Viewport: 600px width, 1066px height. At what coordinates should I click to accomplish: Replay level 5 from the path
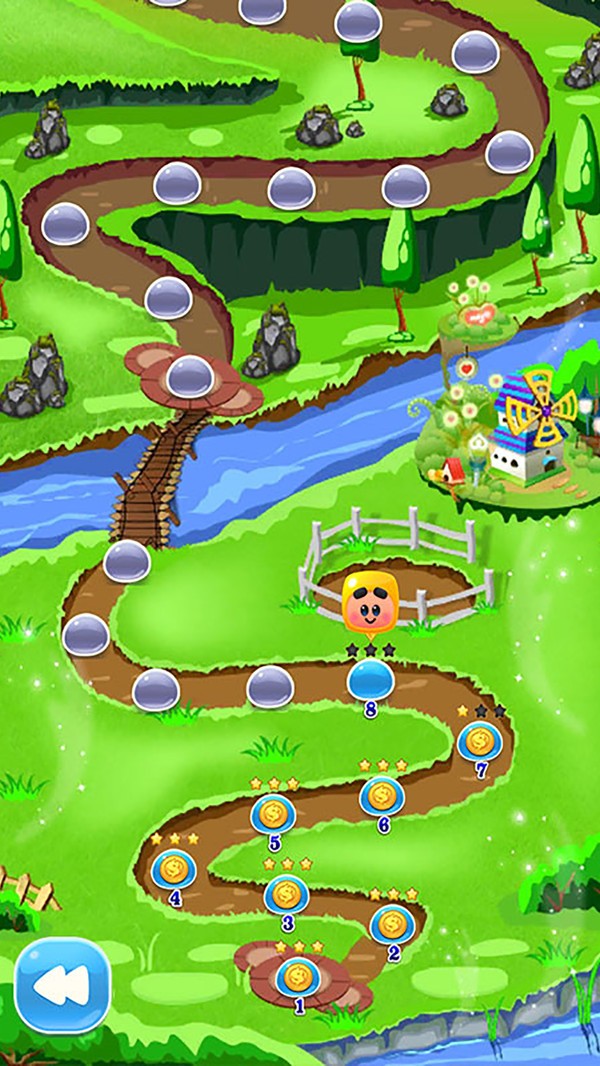point(272,814)
